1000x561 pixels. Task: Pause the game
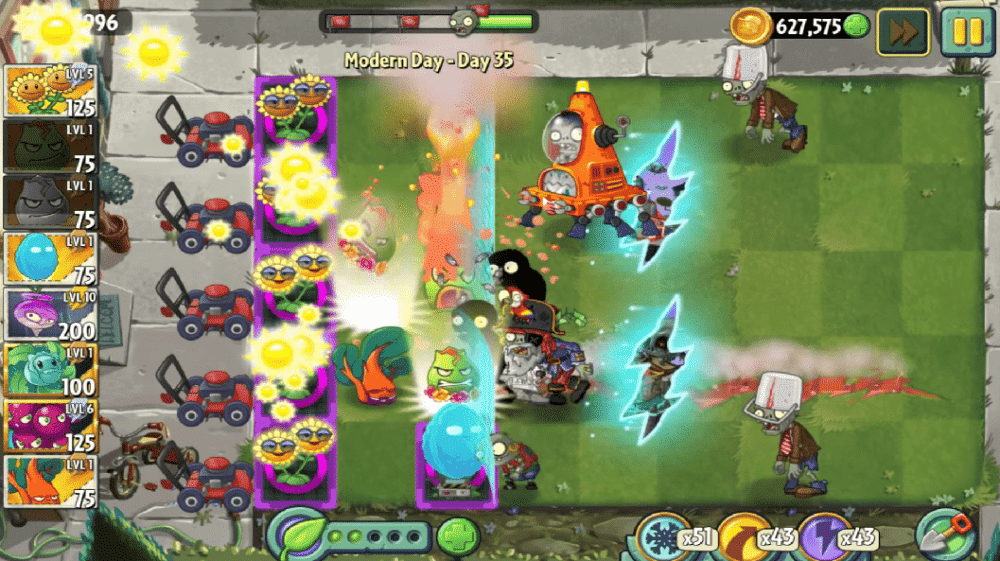pyautogui.click(x=966, y=32)
